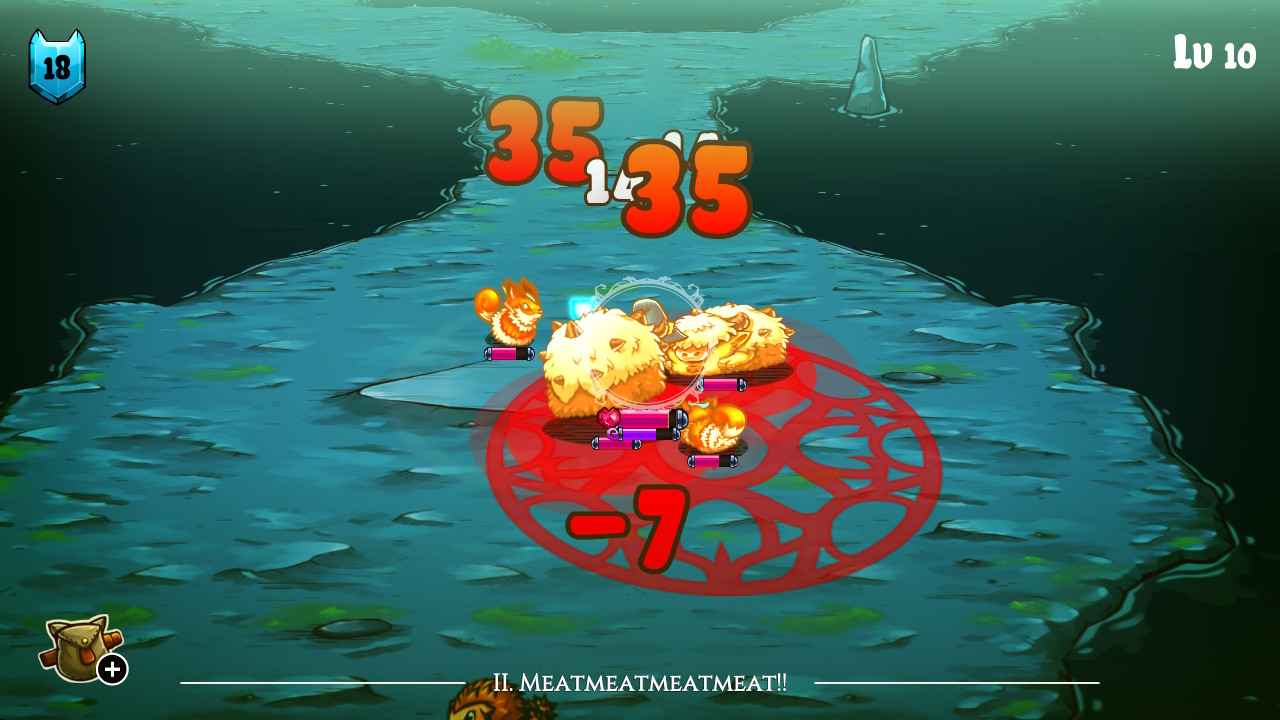The image size is (1280, 720).
Task: Click the left squirrel's health bar
Action: click(510, 354)
